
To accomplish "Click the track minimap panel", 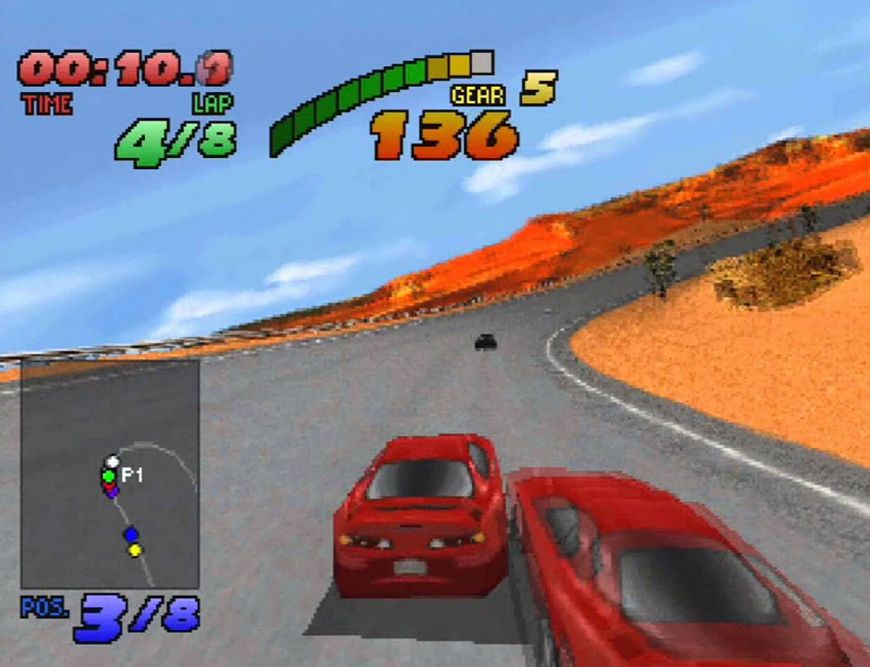I will click(x=110, y=475).
